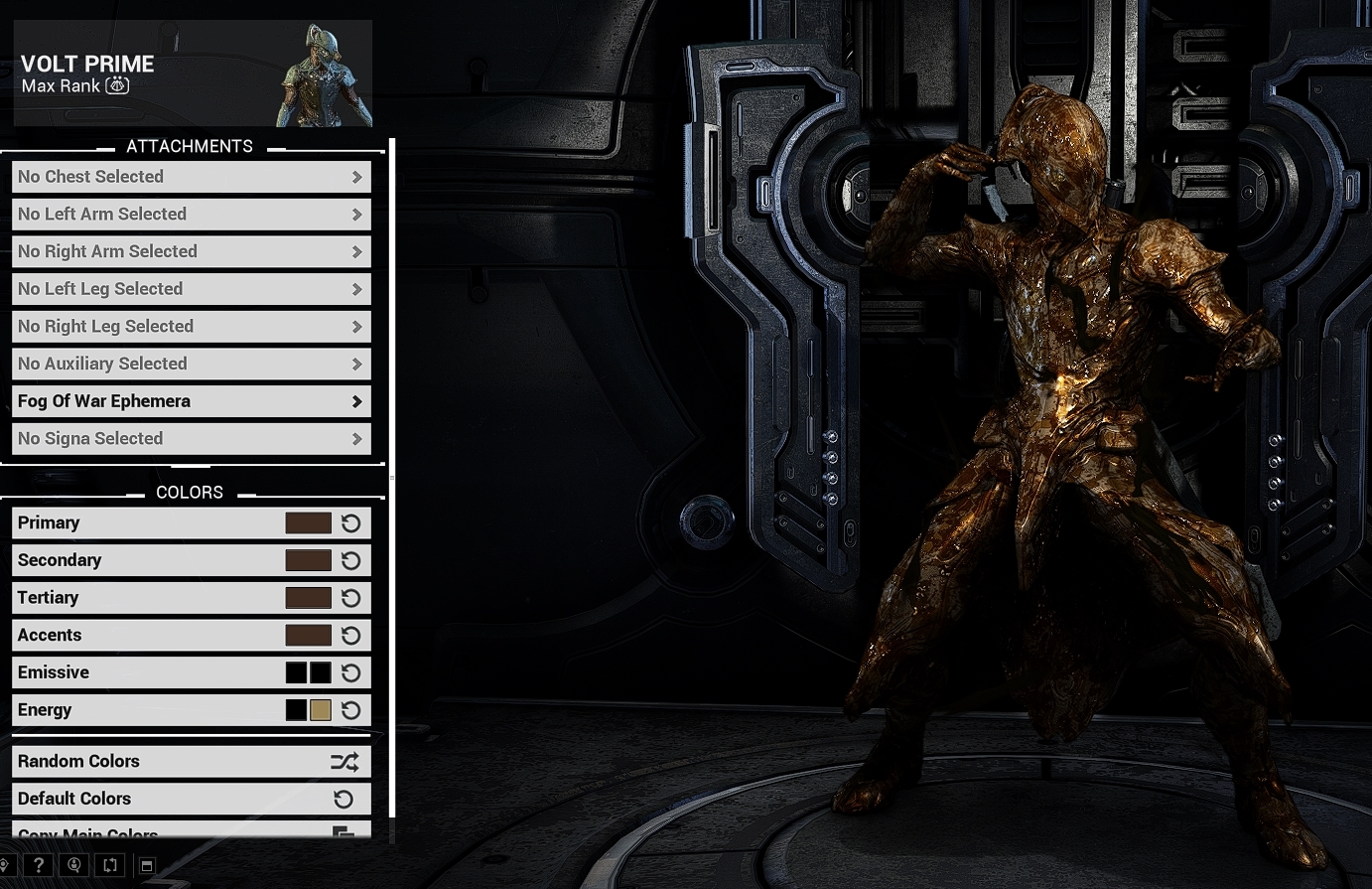The width and height of the screenshot is (1372, 889).
Task: Edit the Accents color swatch
Action: click(308, 636)
